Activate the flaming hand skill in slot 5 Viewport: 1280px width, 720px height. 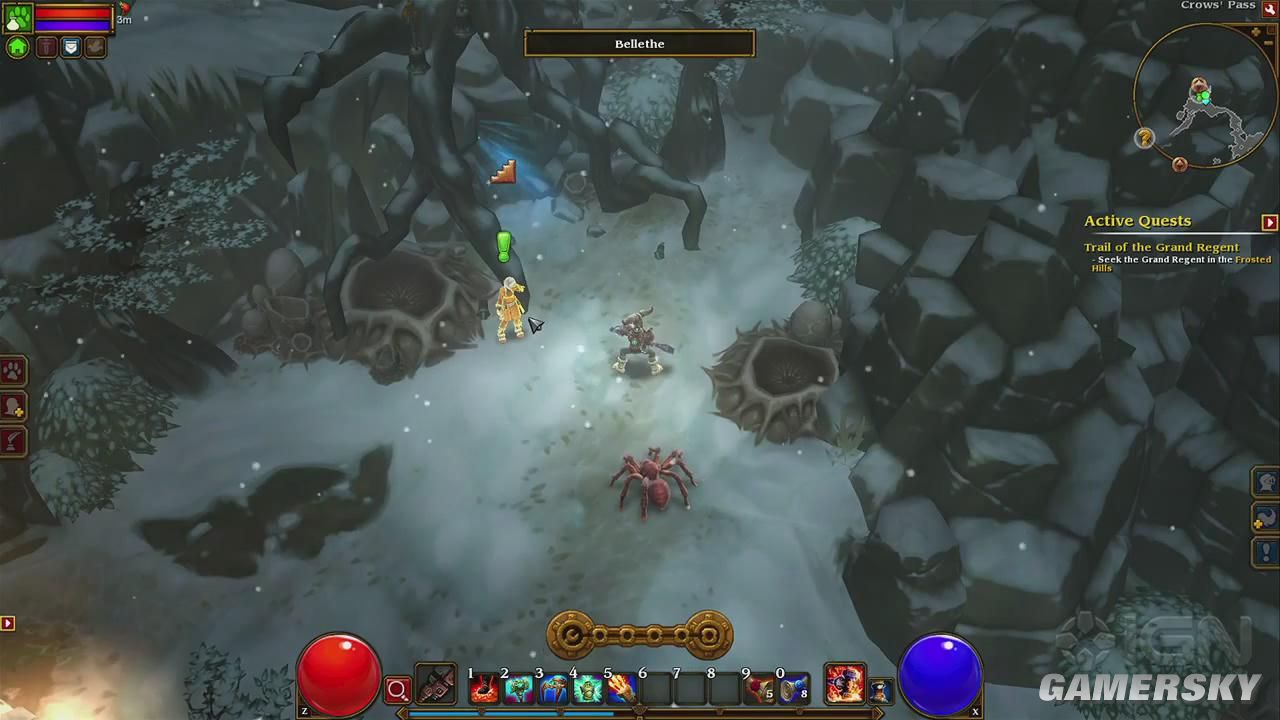[622, 688]
